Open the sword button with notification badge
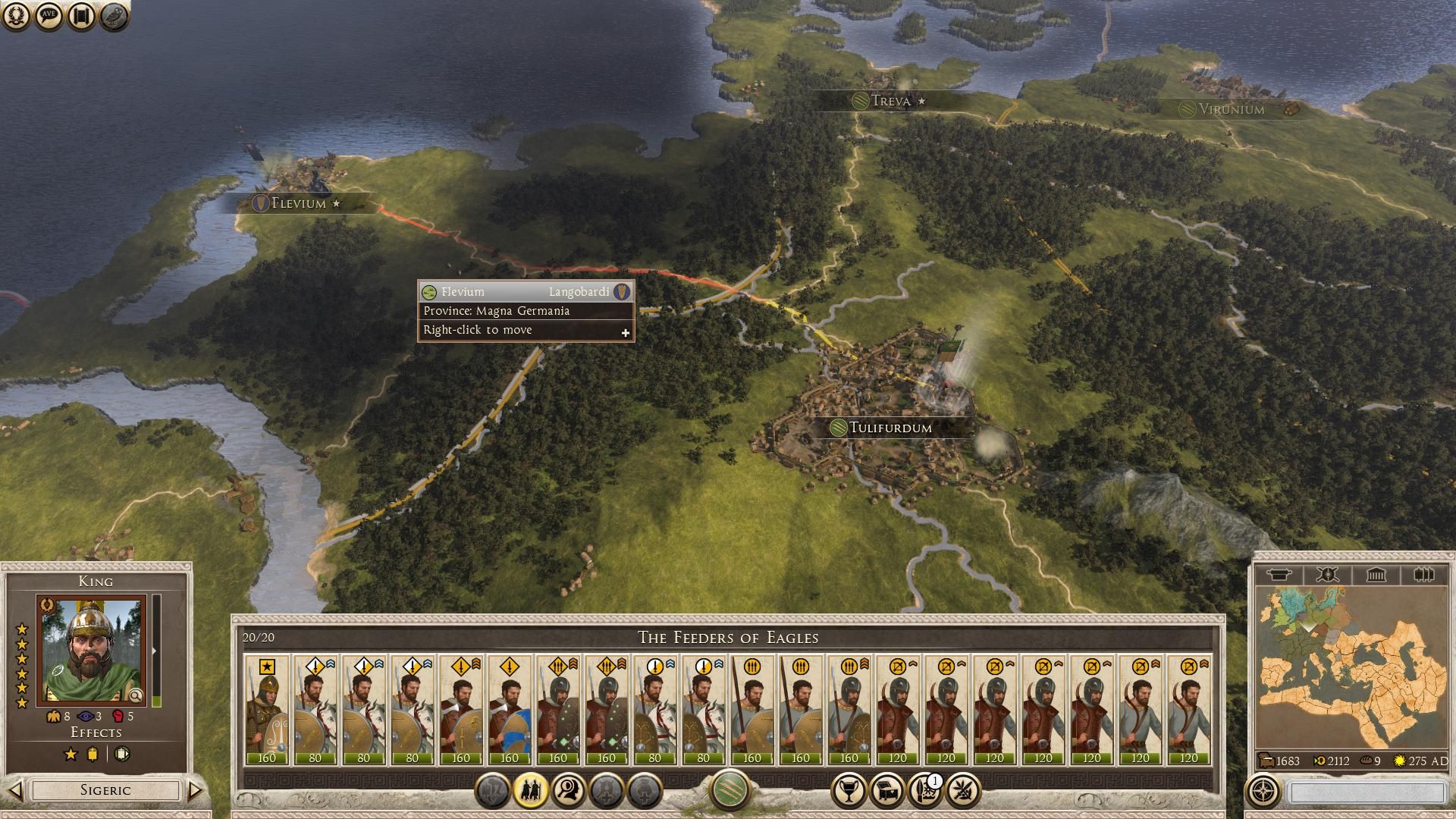1456x819 pixels. (x=924, y=791)
